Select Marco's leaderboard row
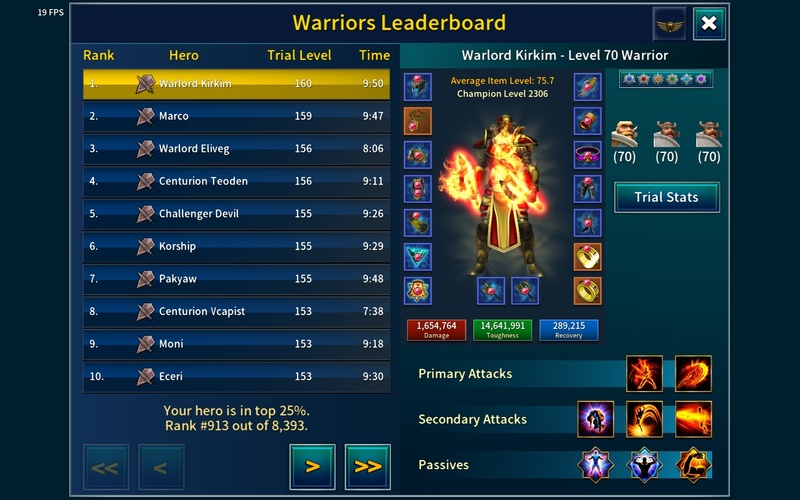 click(236, 116)
